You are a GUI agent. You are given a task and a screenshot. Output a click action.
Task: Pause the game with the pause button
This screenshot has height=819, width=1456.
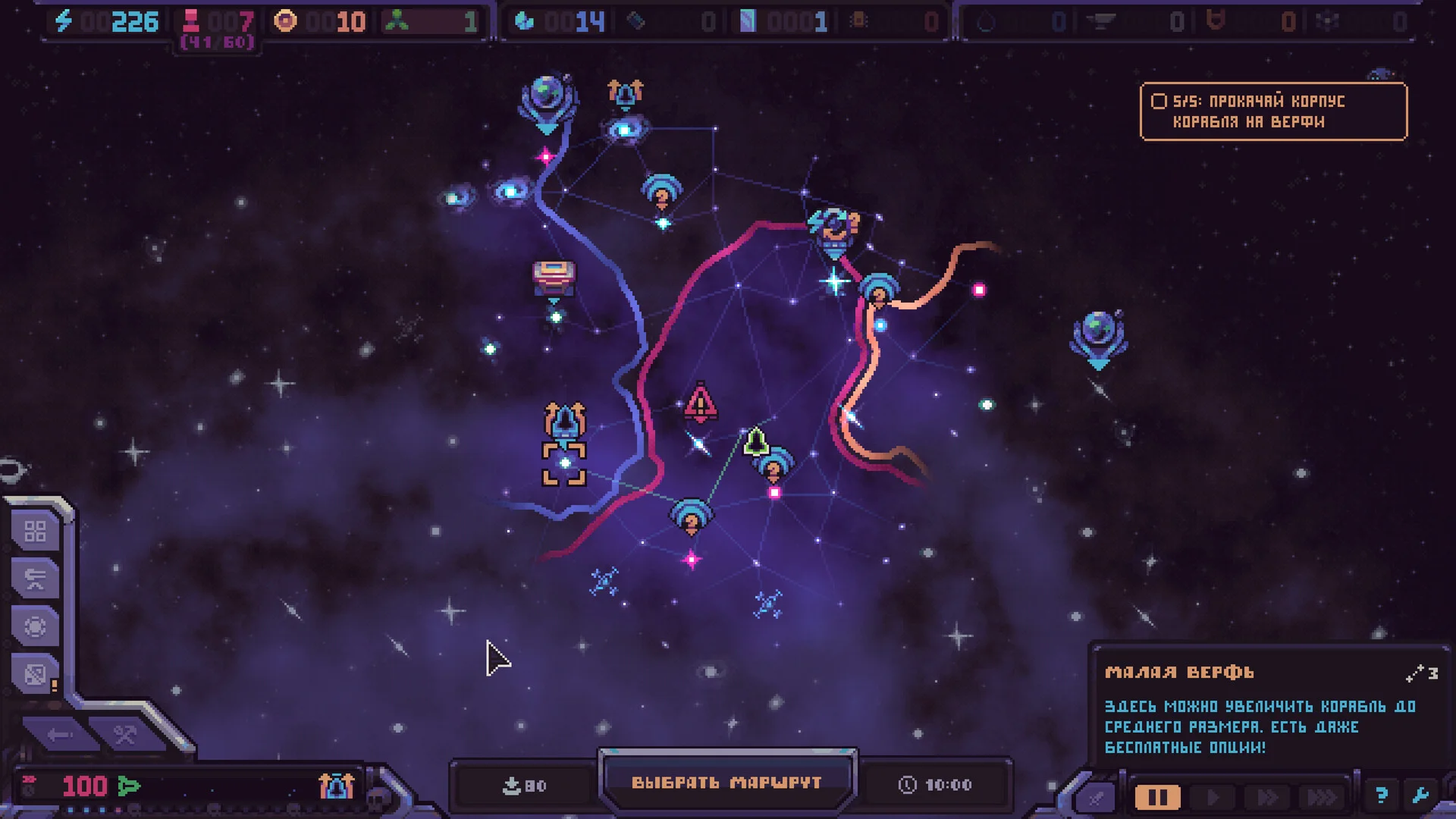click(x=1157, y=797)
